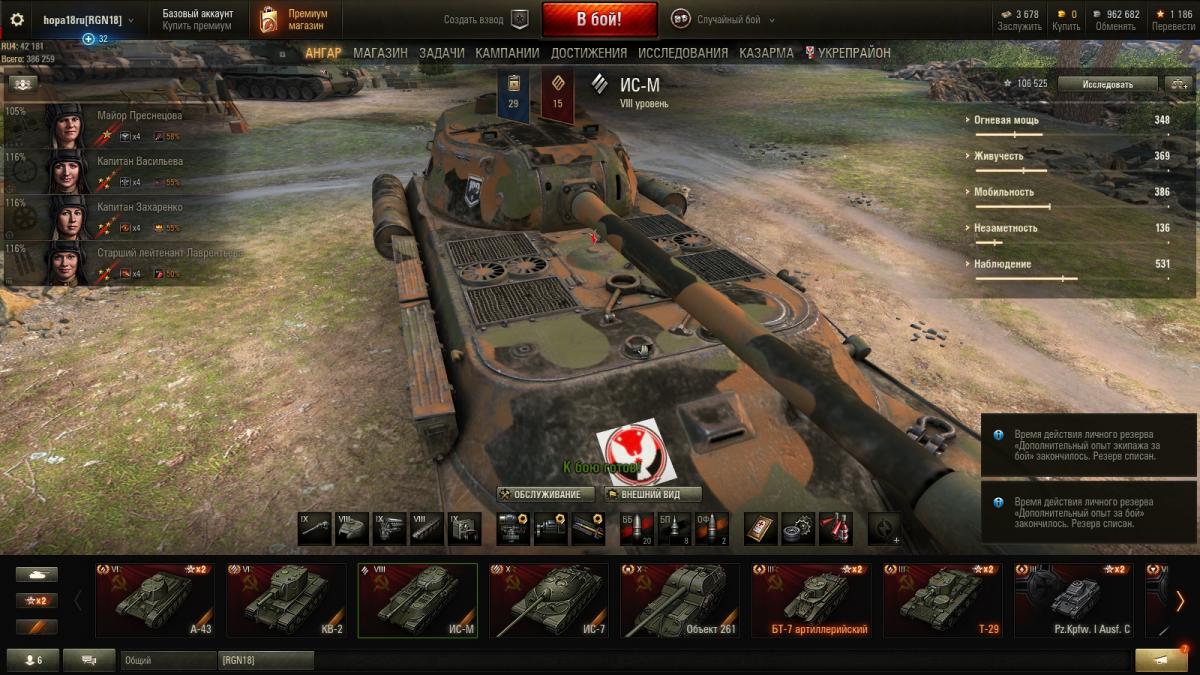The width and height of the screenshot is (1200, 675).
Task: Open the ДОСТИЖЕНИЯ tab
Action: tap(588, 53)
